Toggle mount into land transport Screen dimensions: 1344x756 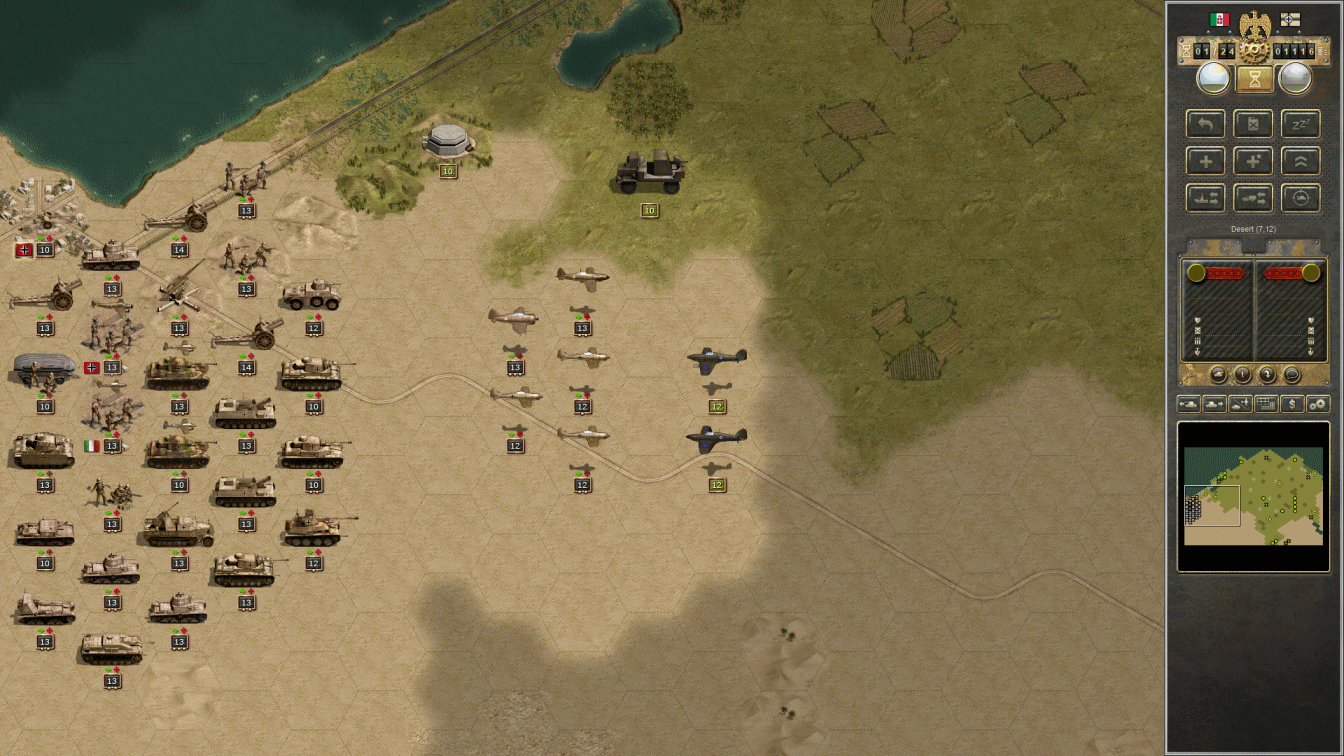click(x=1253, y=198)
